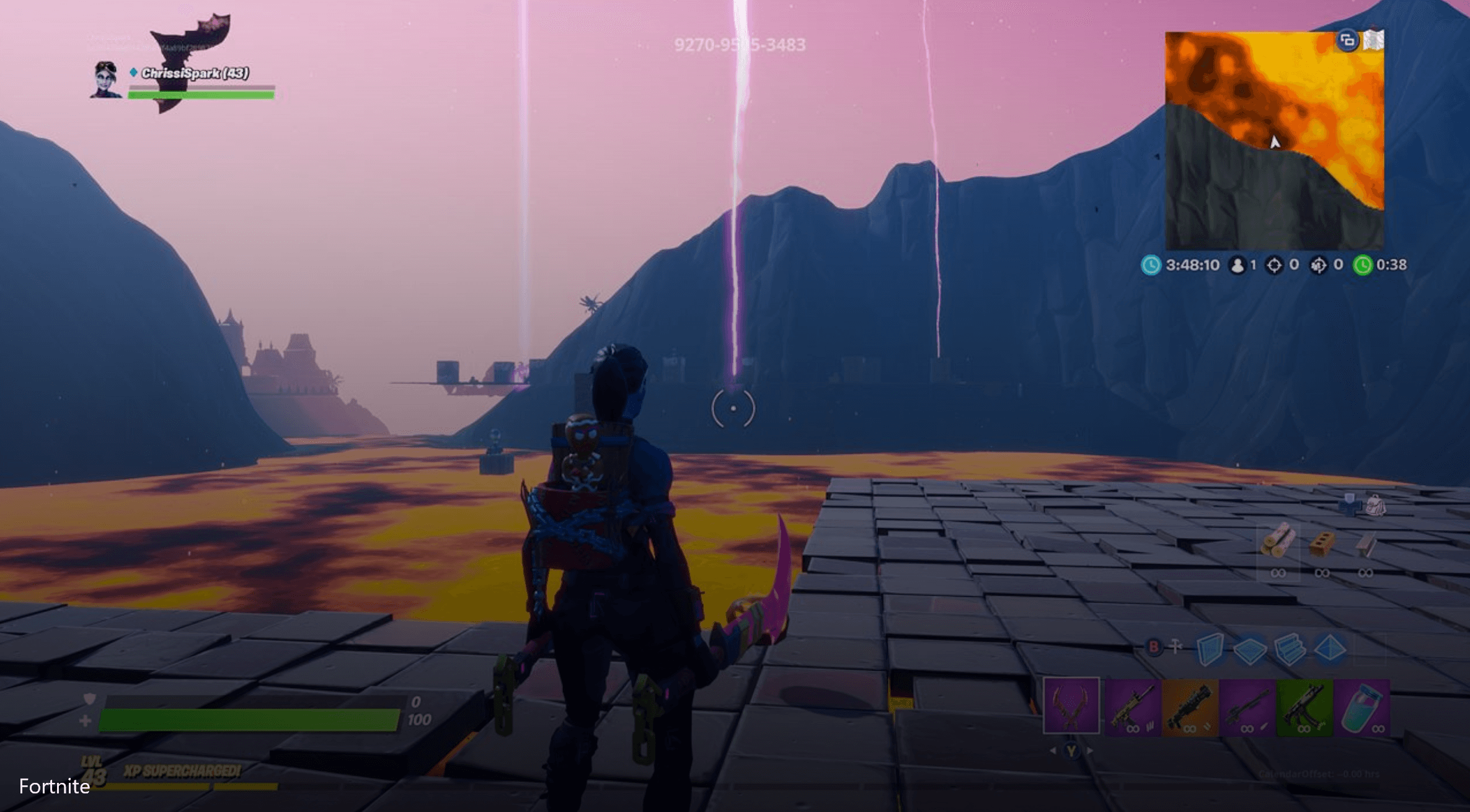Choose the pyramid roof building piece
The width and height of the screenshot is (1470, 812).
(1331, 650)
